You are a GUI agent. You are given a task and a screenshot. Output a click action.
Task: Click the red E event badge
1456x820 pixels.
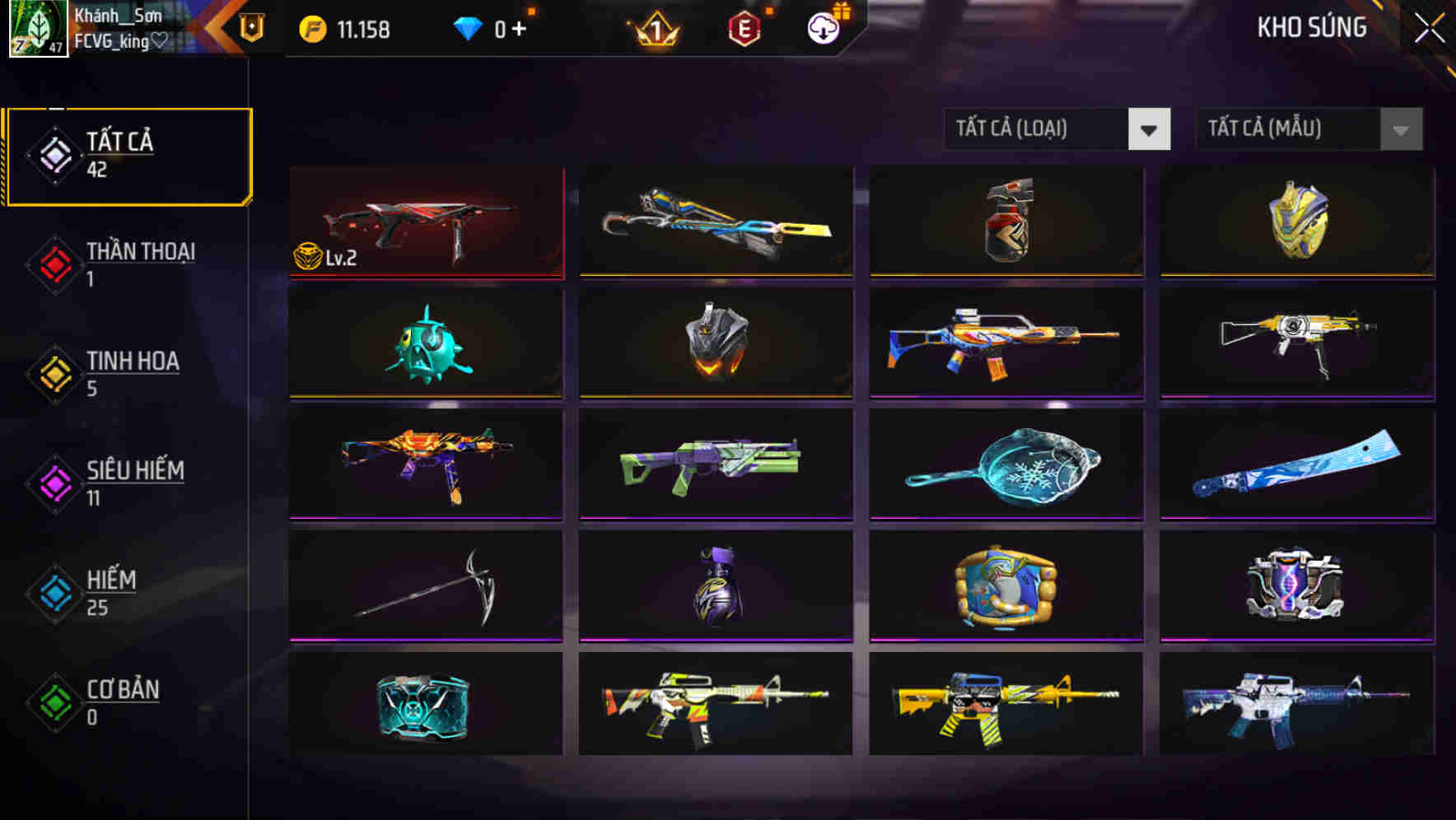point(745,28)
